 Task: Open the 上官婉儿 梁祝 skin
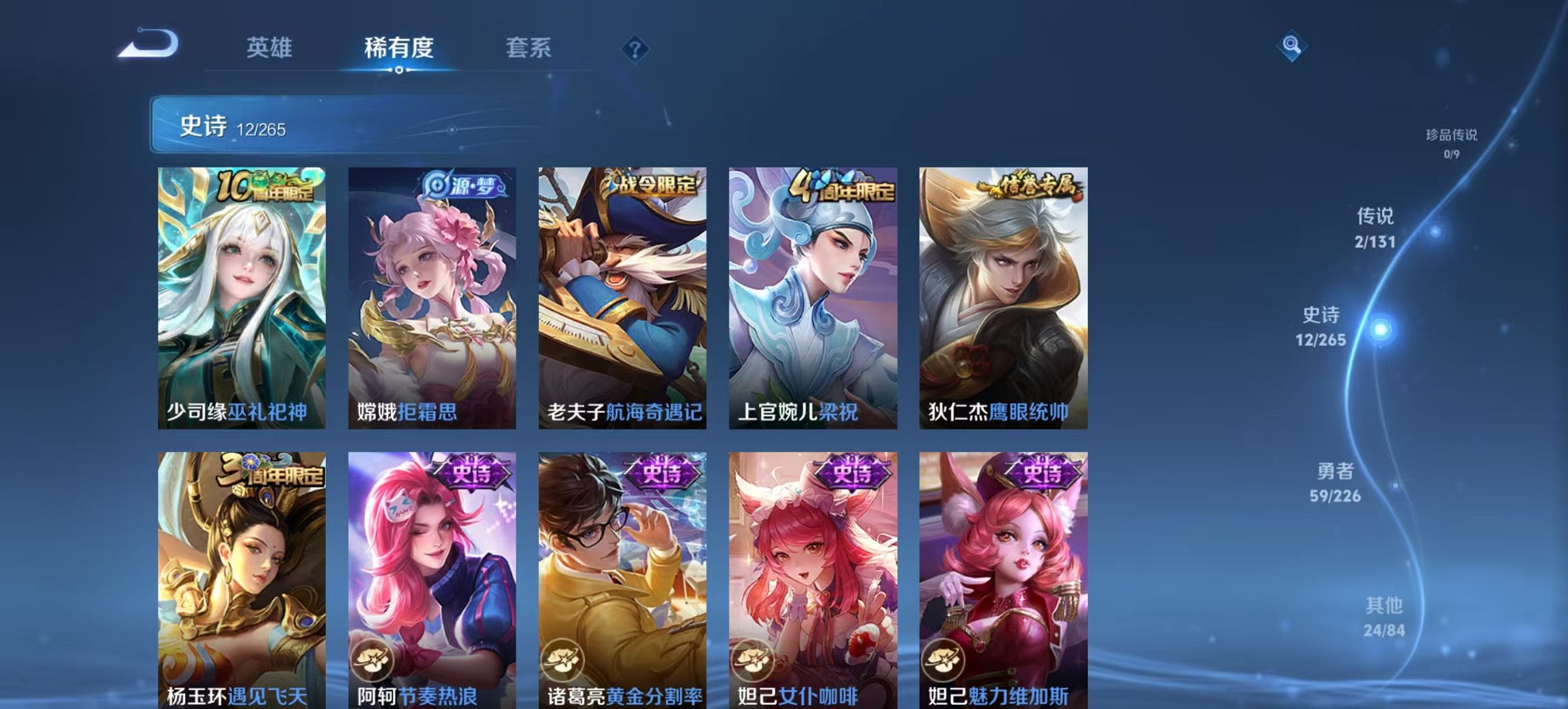[810, 301]
